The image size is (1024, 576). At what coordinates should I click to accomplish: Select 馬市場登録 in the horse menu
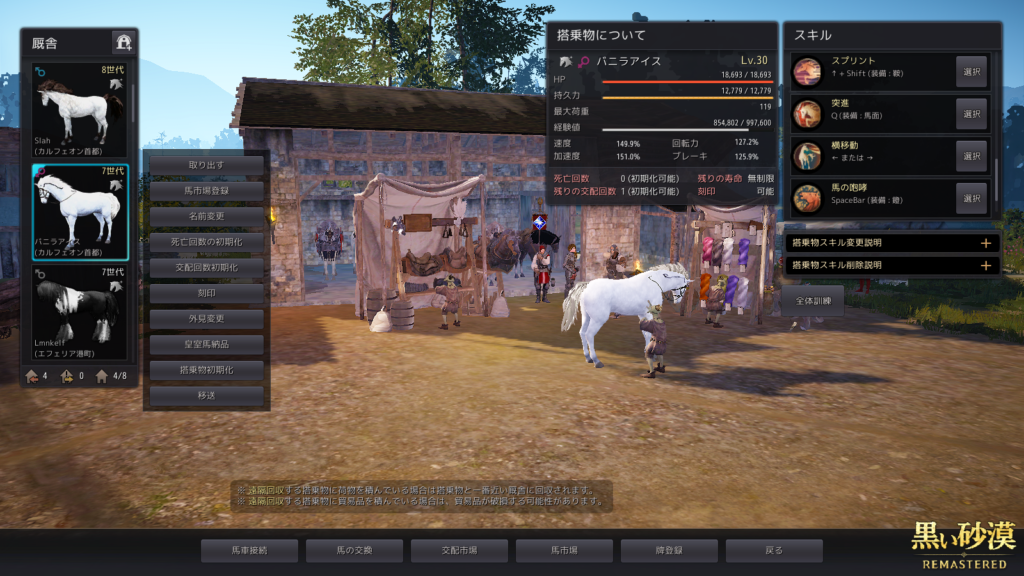point(206,190)
